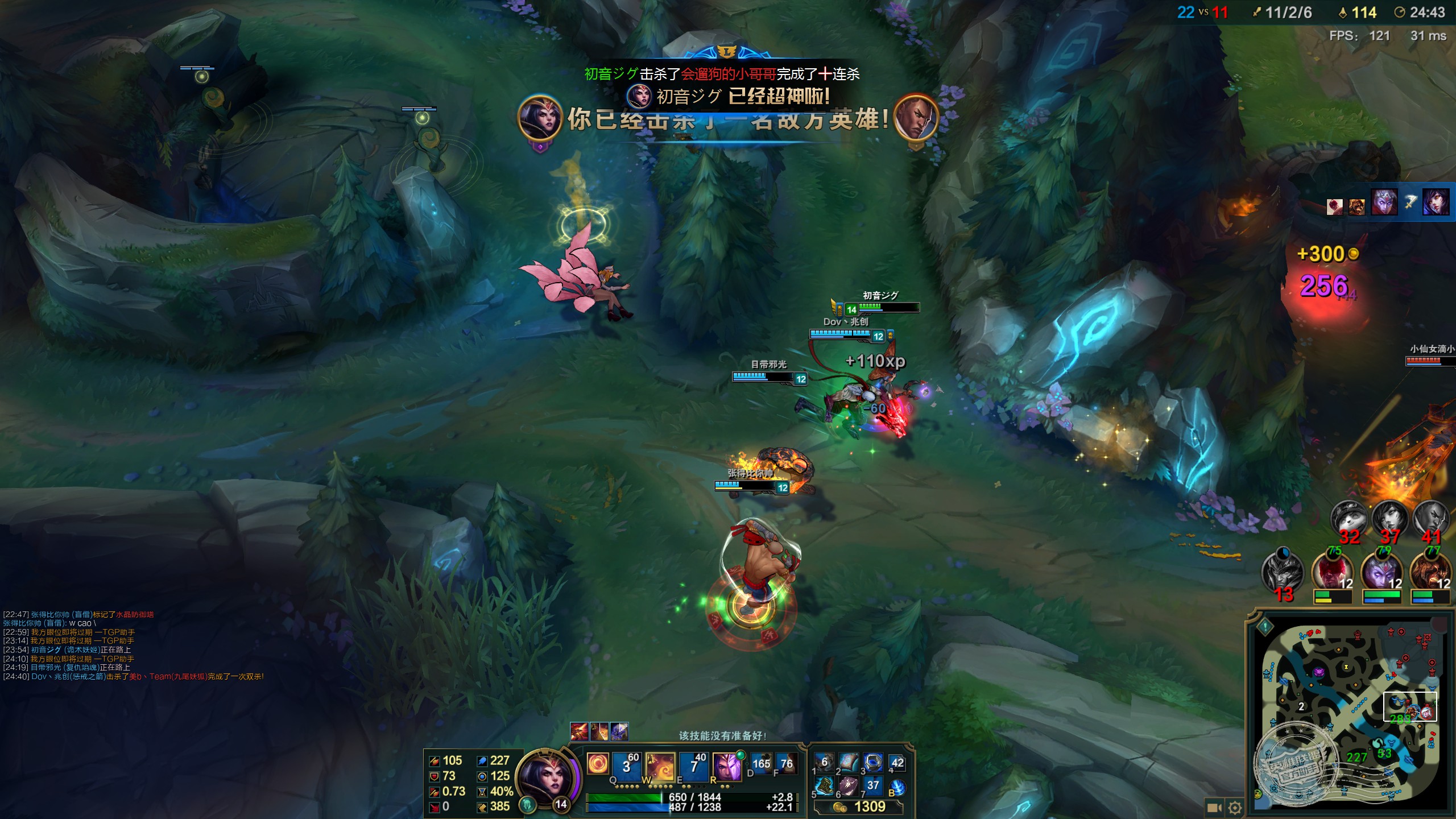
Task: Use the blue ring item in slot 3
Action: (872, 763)
